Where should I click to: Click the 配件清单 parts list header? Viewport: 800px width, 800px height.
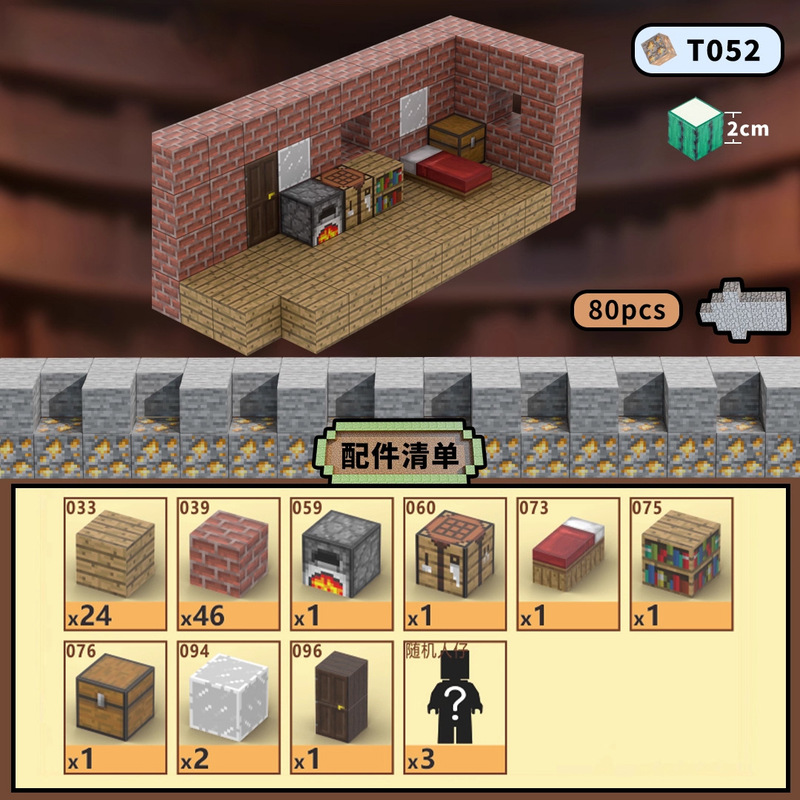pos(400,456)
